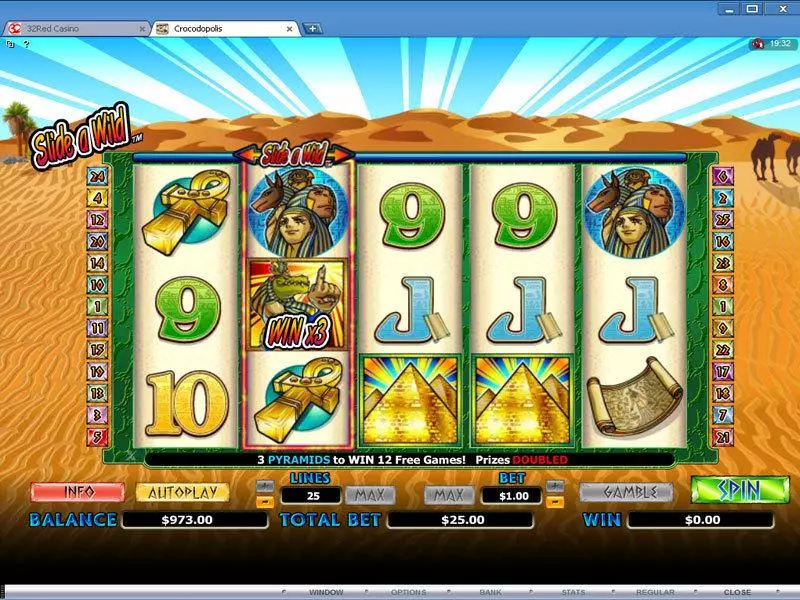Screen dimensions: 800x600
Task: Open the BANK menu
Action: tap(492, 592)
